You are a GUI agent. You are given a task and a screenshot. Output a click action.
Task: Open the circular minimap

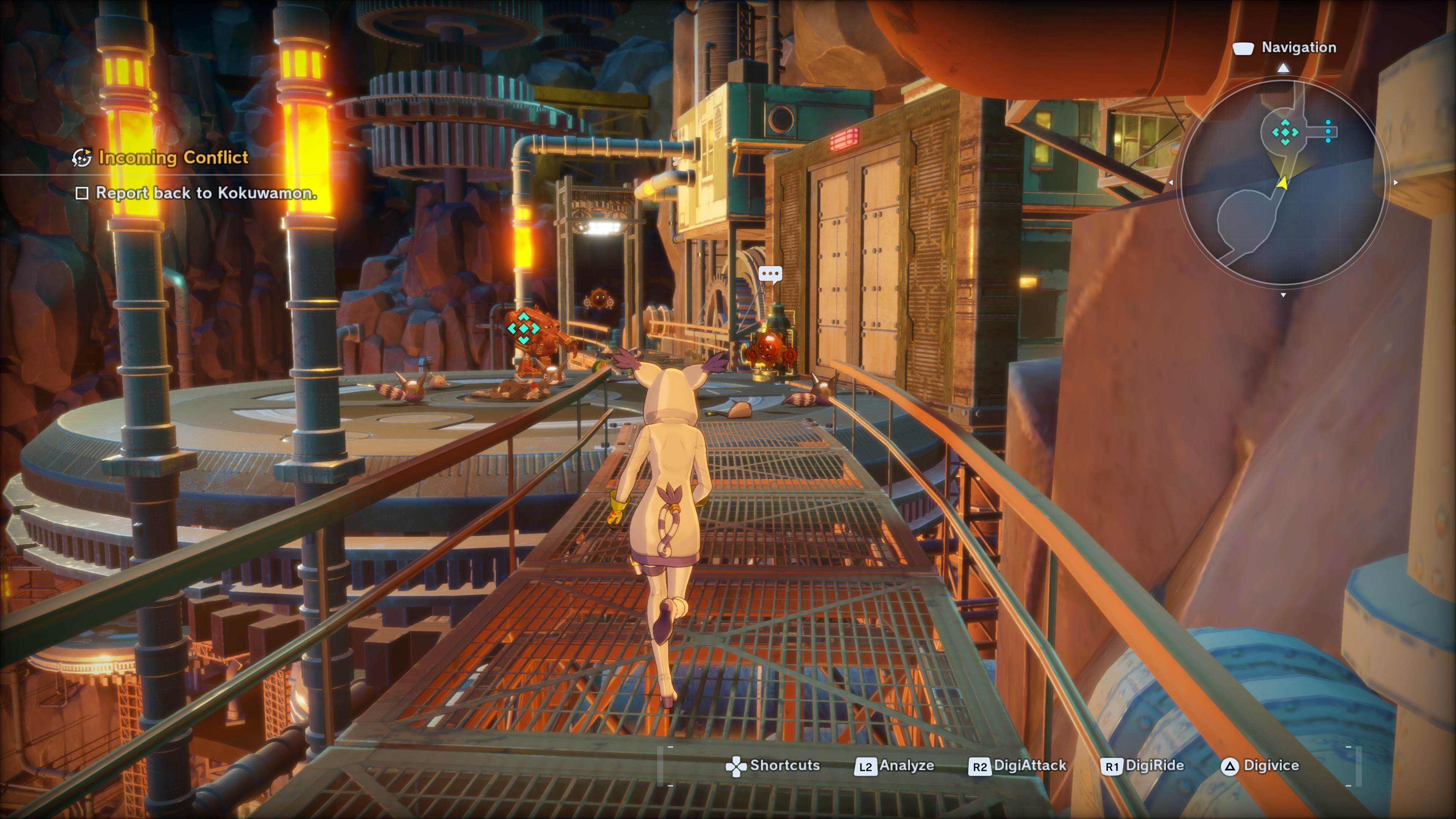point(1283,182)
